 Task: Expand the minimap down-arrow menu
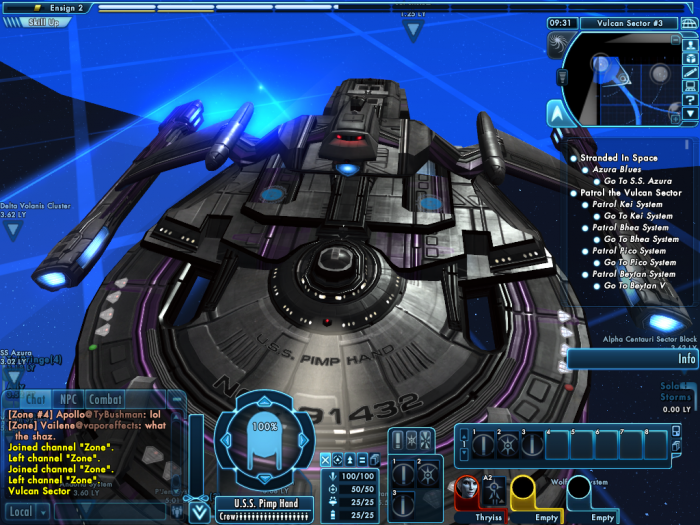[690, 114]
